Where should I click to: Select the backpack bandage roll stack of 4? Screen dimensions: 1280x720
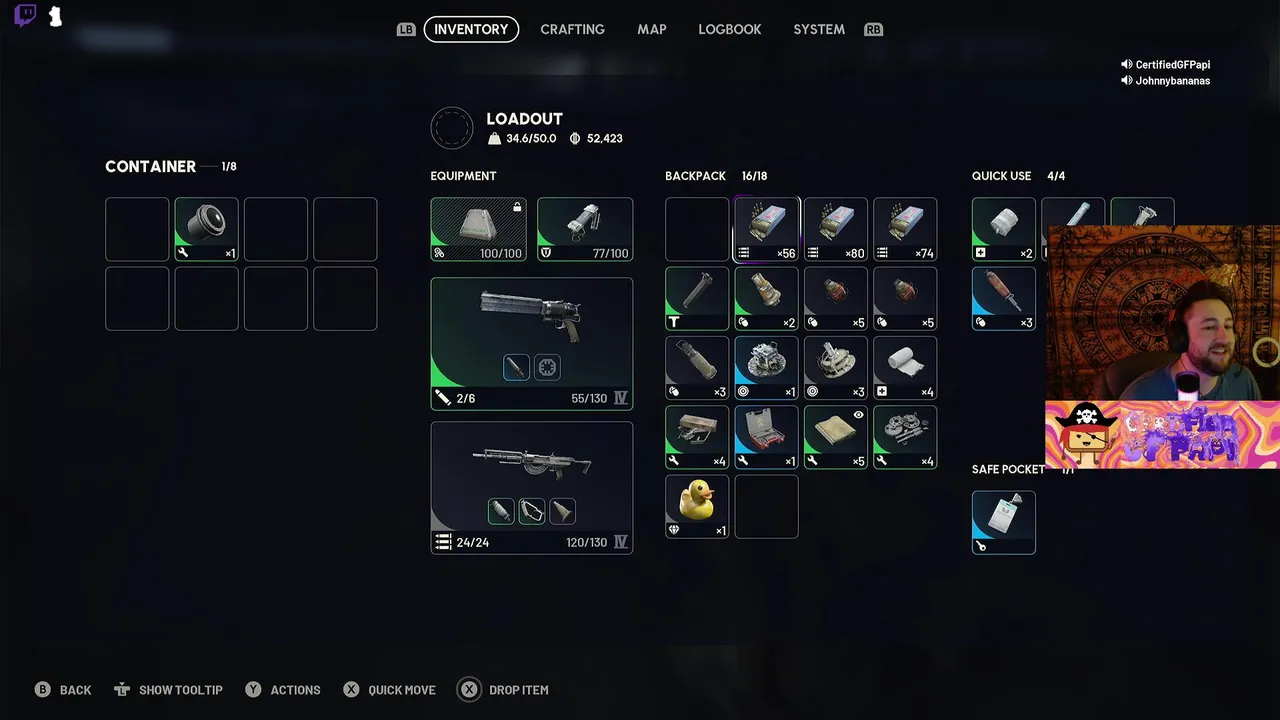(x=905, y=367)
